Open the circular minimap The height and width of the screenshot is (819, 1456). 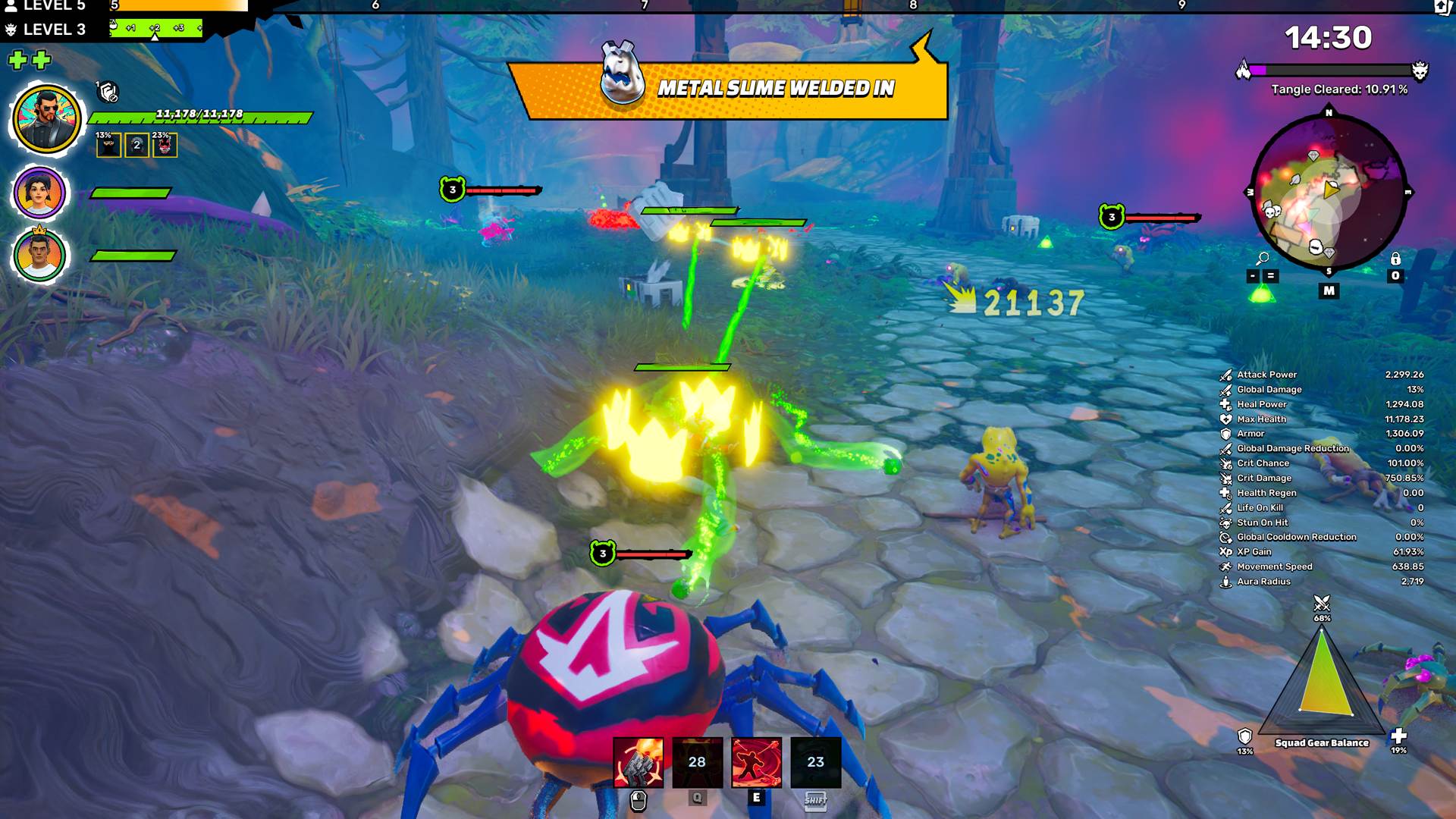[1328, 193]
